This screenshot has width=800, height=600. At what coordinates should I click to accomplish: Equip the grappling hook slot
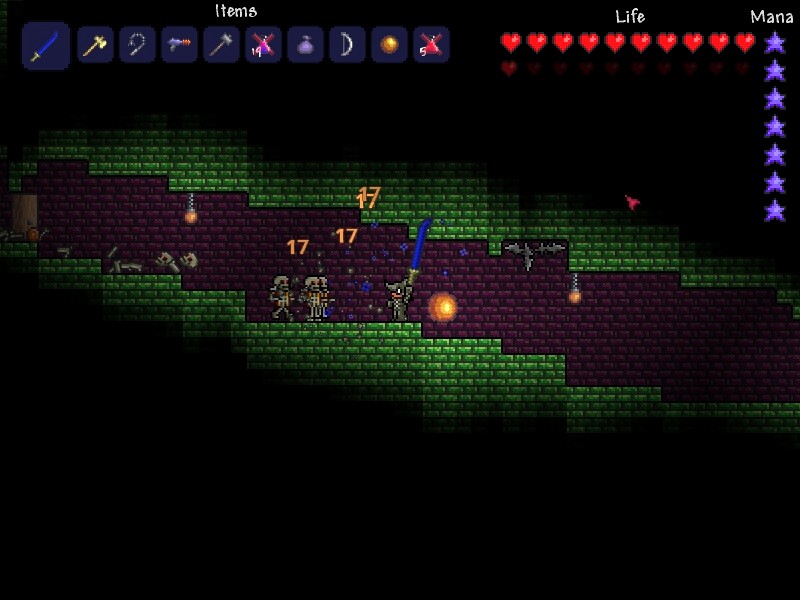(137, 45)
